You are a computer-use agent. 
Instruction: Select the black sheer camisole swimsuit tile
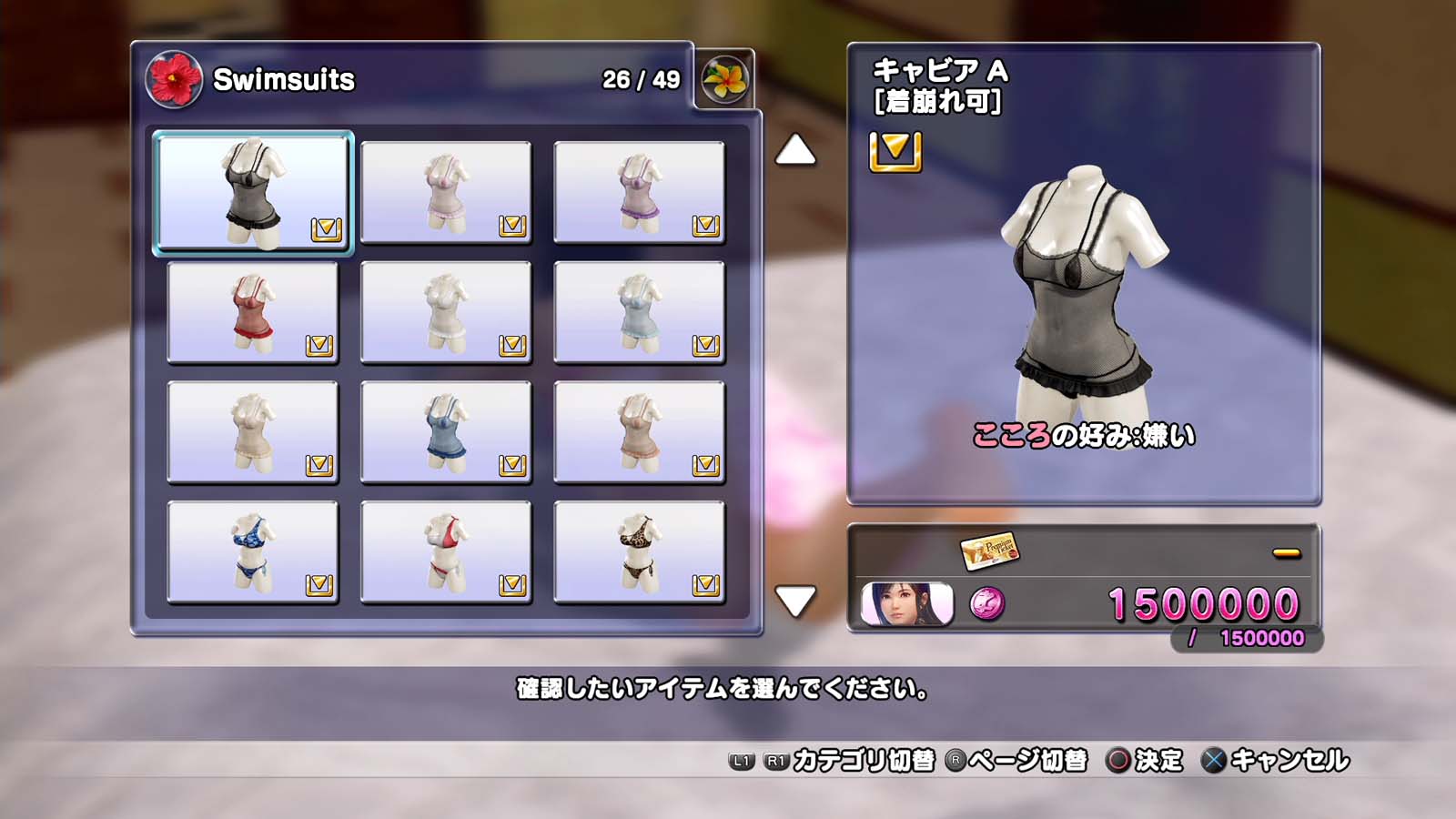pos(253,193)
